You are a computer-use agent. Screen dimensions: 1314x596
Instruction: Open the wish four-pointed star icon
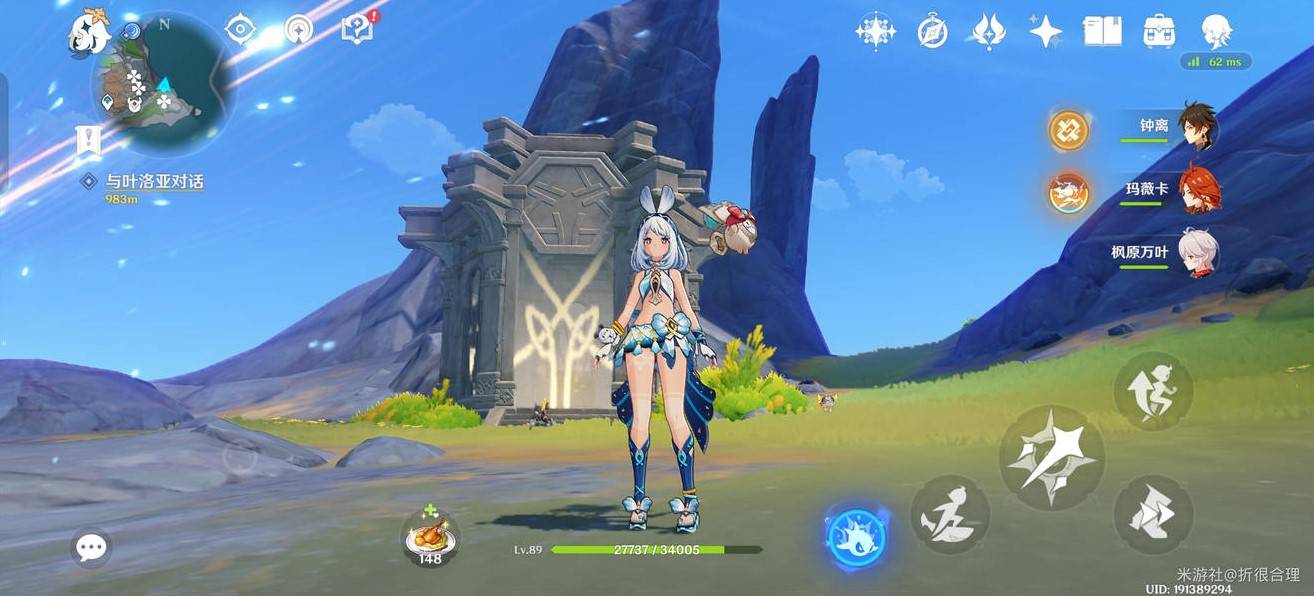coord(1045,32)
